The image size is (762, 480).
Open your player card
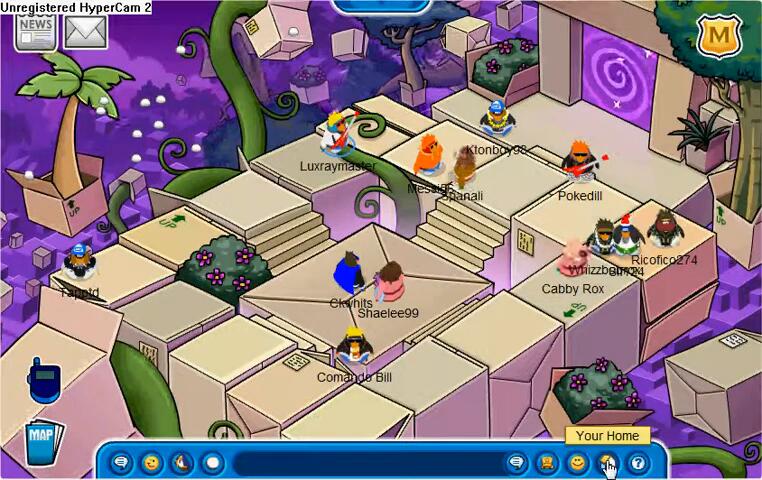(x=547, y=463)
